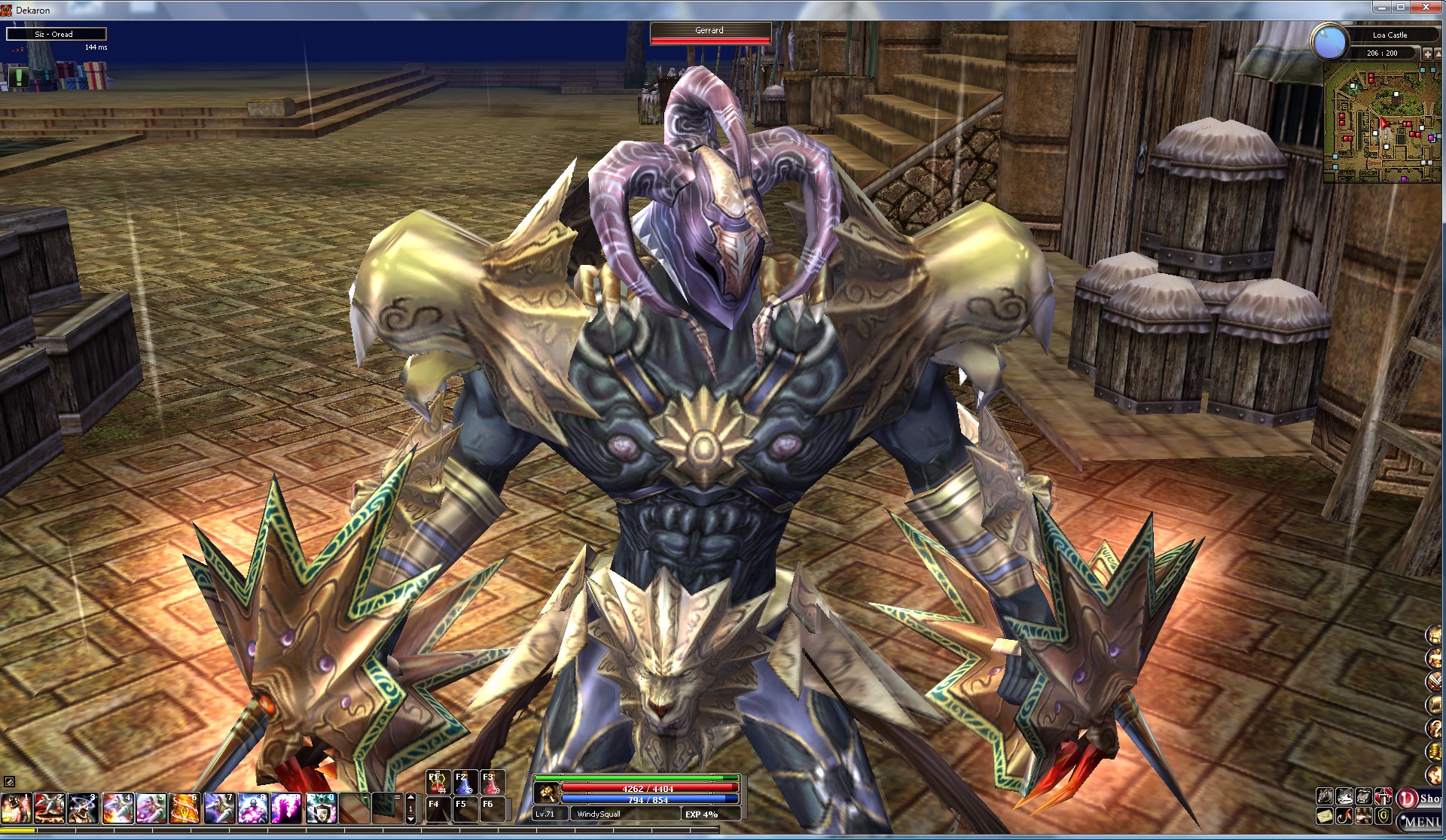Use the F2 blue mana potion
The width and height of the screenshot is (1446, 840).
coord(465,782)
